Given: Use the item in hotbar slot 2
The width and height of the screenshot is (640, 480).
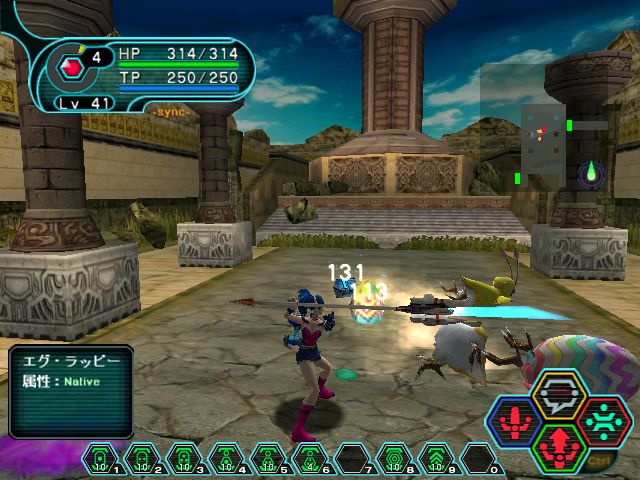Looking at the screenshot, I should click(x=142, y=459).
